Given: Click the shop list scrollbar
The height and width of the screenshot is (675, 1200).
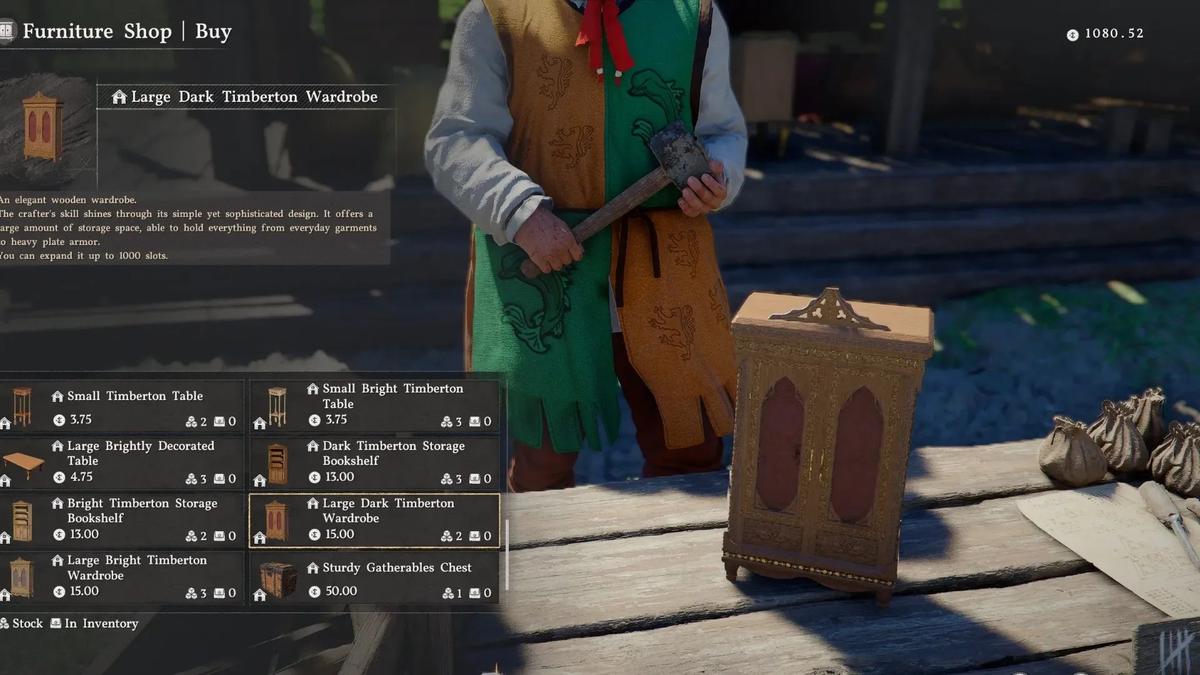Looking at the screenshot, I should click(x=507, y=553).
